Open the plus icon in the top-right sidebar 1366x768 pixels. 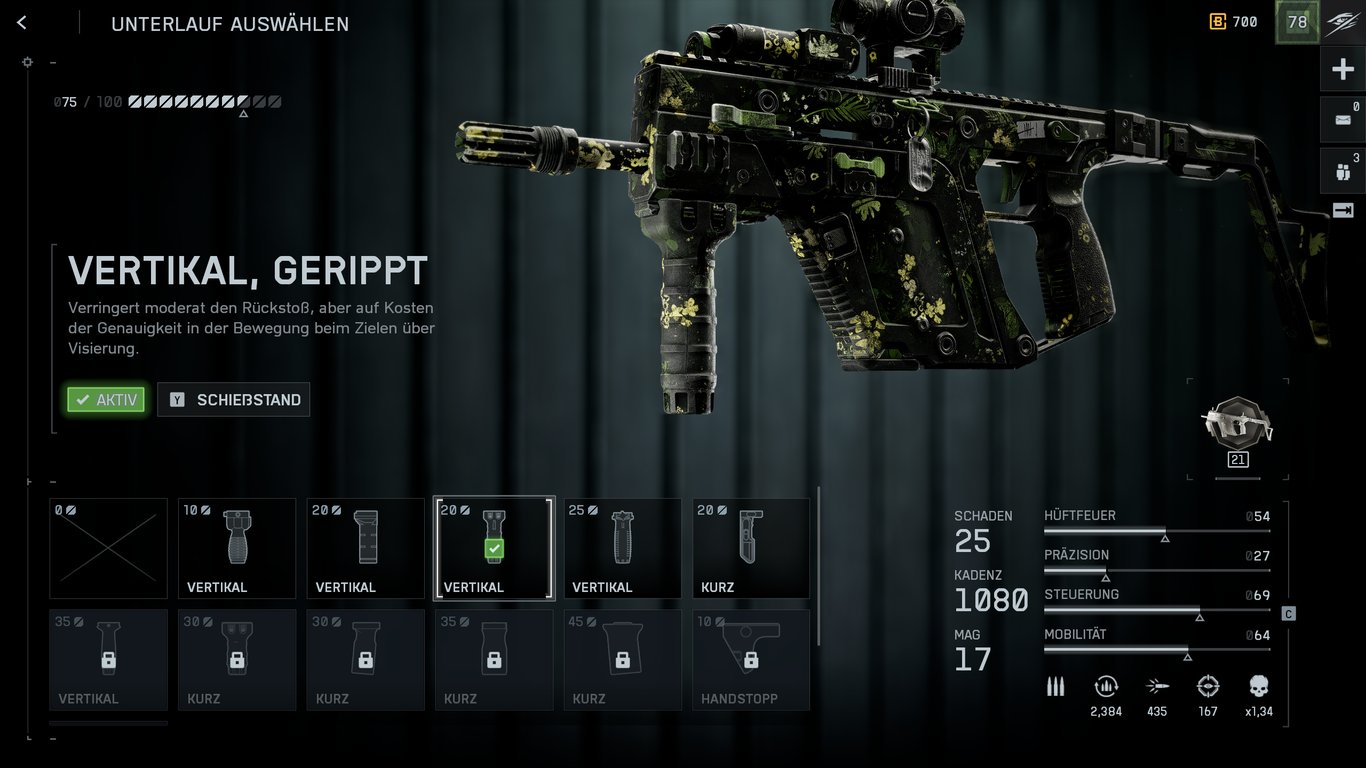click(1342, 70)
